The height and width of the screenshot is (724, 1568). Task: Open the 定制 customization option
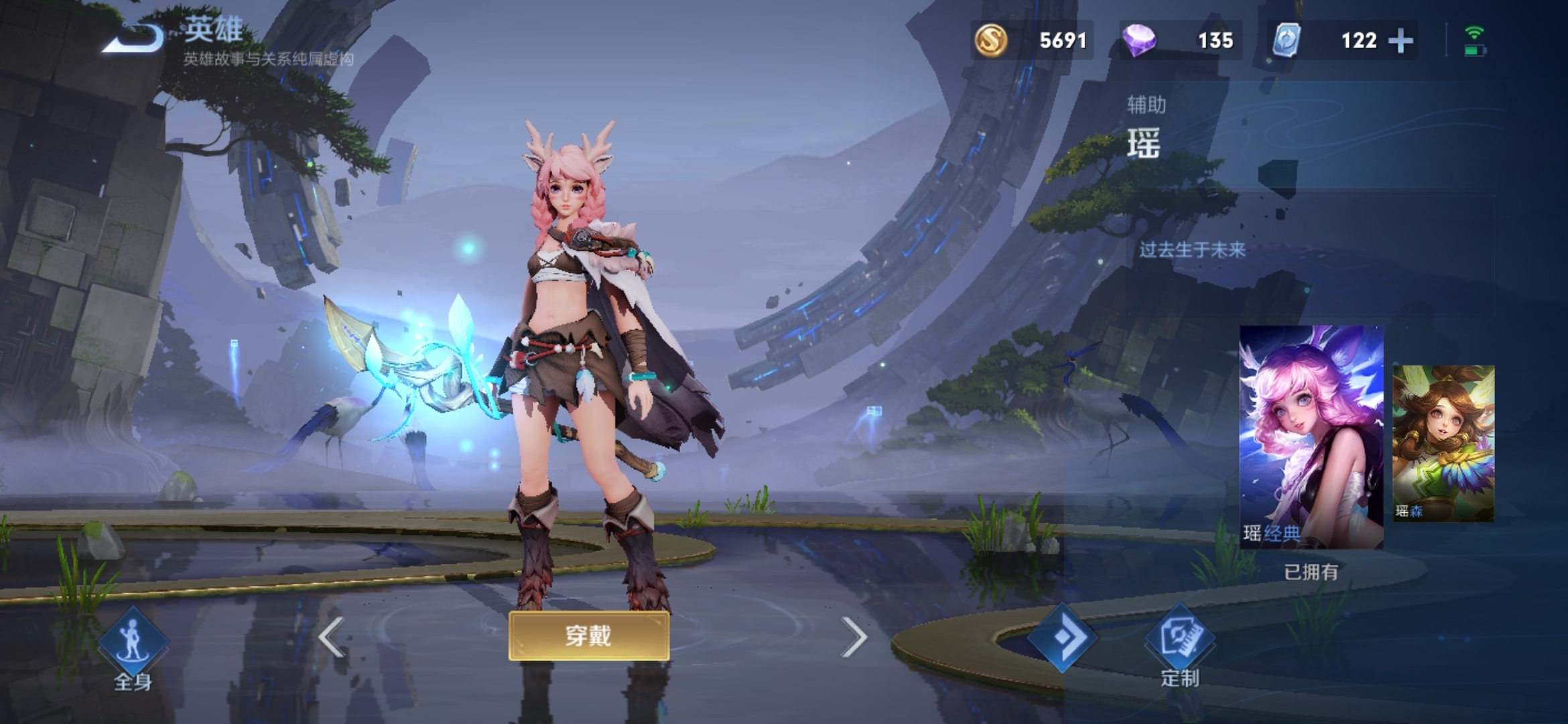pyautogui.click(x=1179, y=645)
